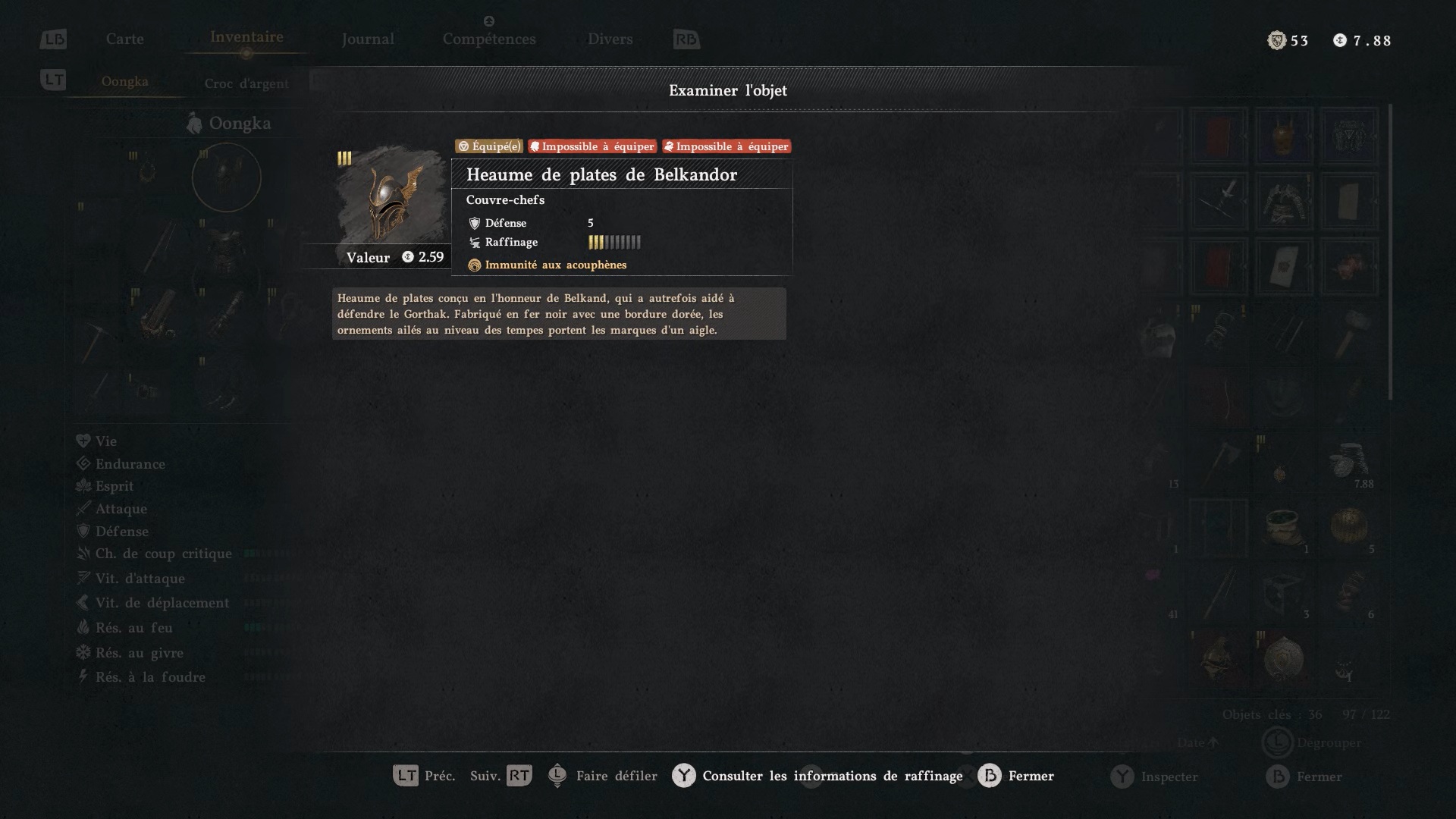This screenshot has width=1456, height=819.
Task: Select the round silver shield inventory slot
Action: coord(1283,658)
